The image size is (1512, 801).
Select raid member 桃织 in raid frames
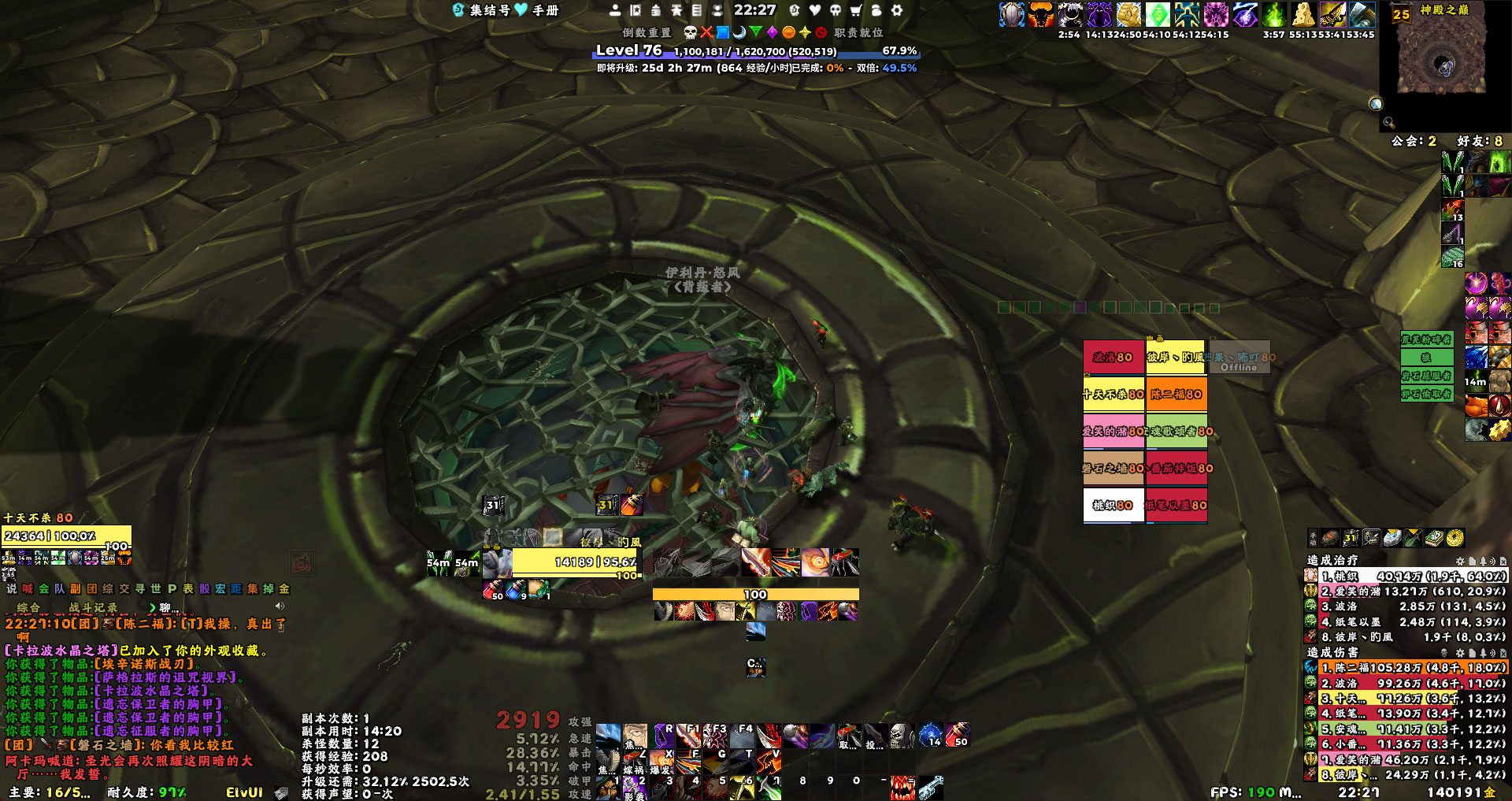coord(1113,505)
